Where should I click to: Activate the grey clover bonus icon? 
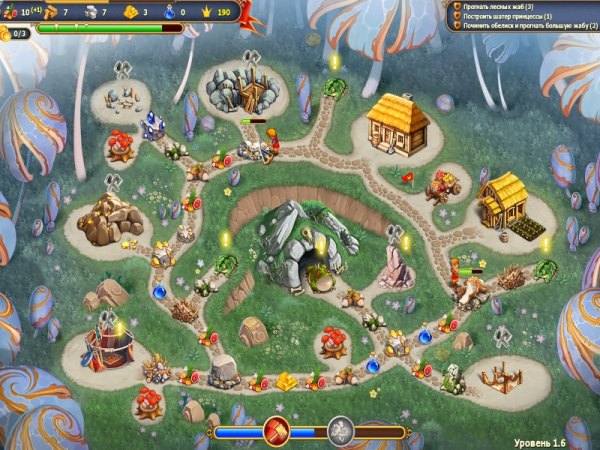coord(341,431)
